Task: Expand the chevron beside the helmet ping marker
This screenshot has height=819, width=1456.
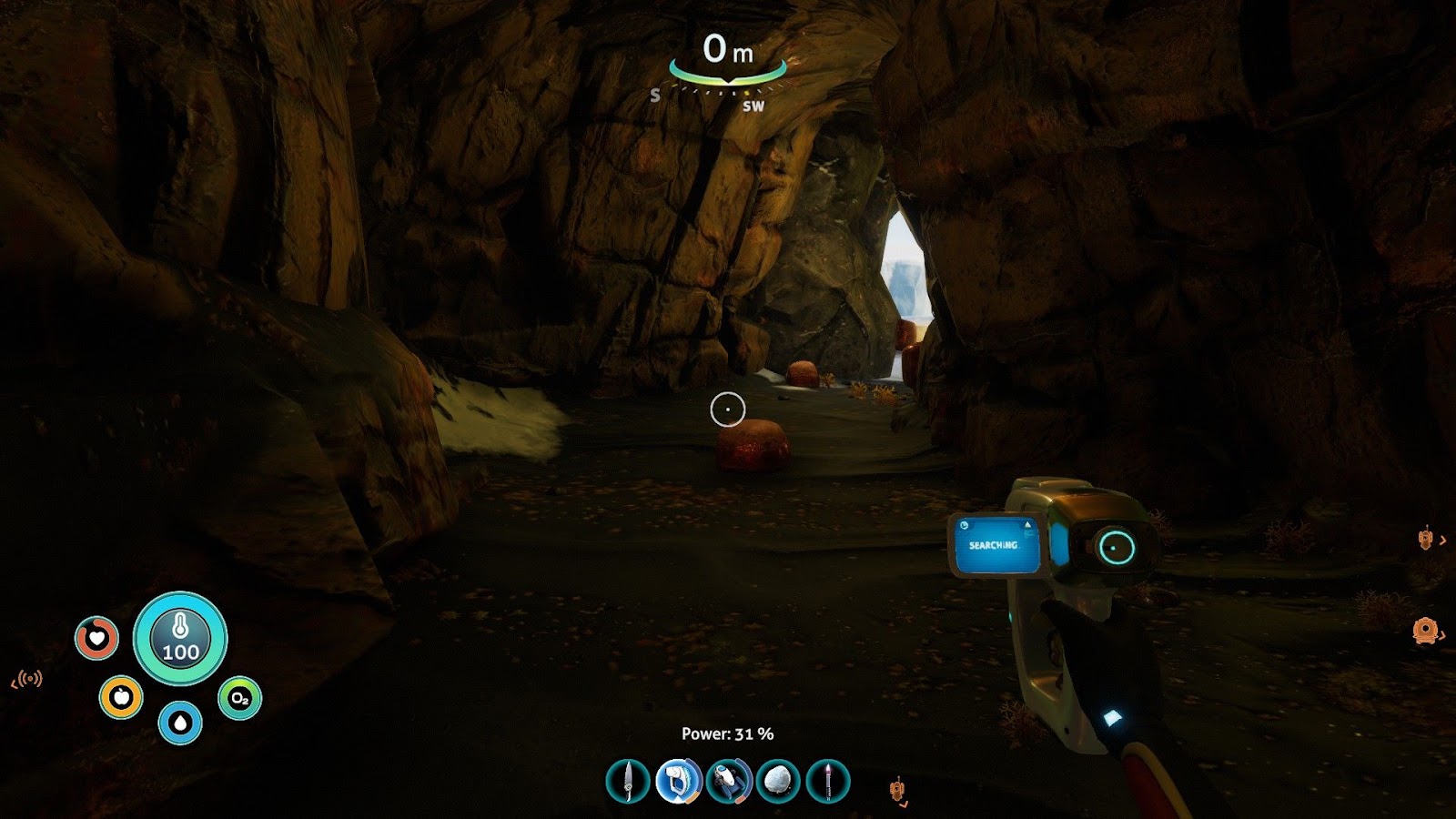Action: (1443, 634)
